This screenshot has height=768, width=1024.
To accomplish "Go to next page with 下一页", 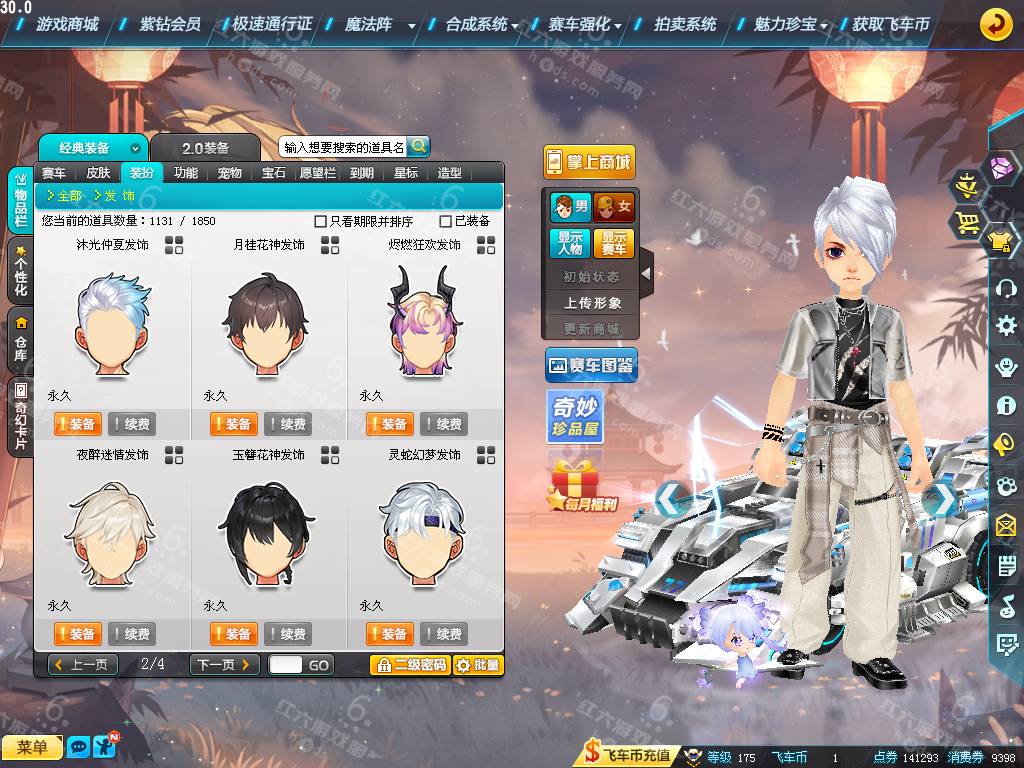I will click(225, 665).
